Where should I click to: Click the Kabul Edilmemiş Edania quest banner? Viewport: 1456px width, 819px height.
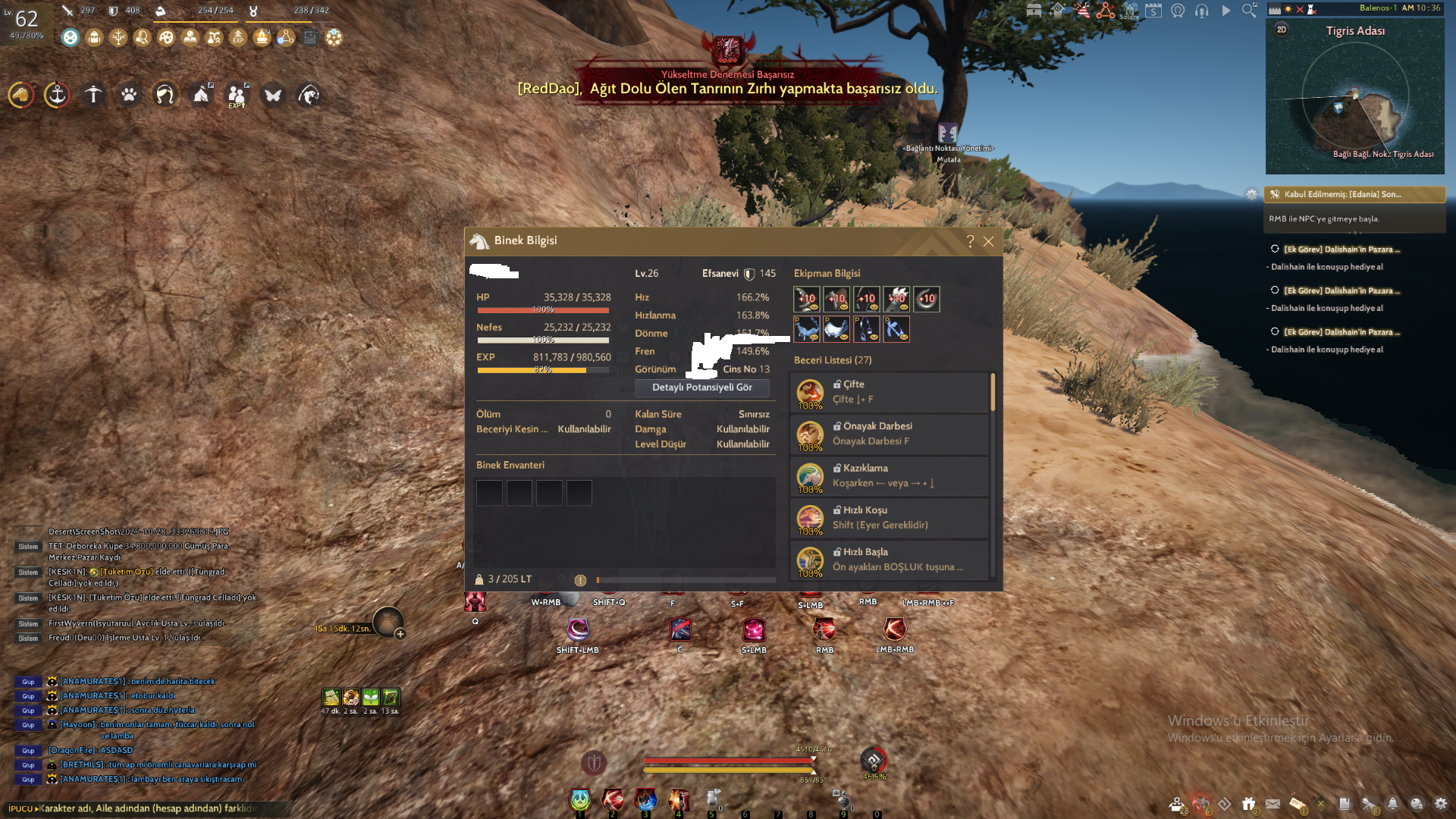(1354, 195)
